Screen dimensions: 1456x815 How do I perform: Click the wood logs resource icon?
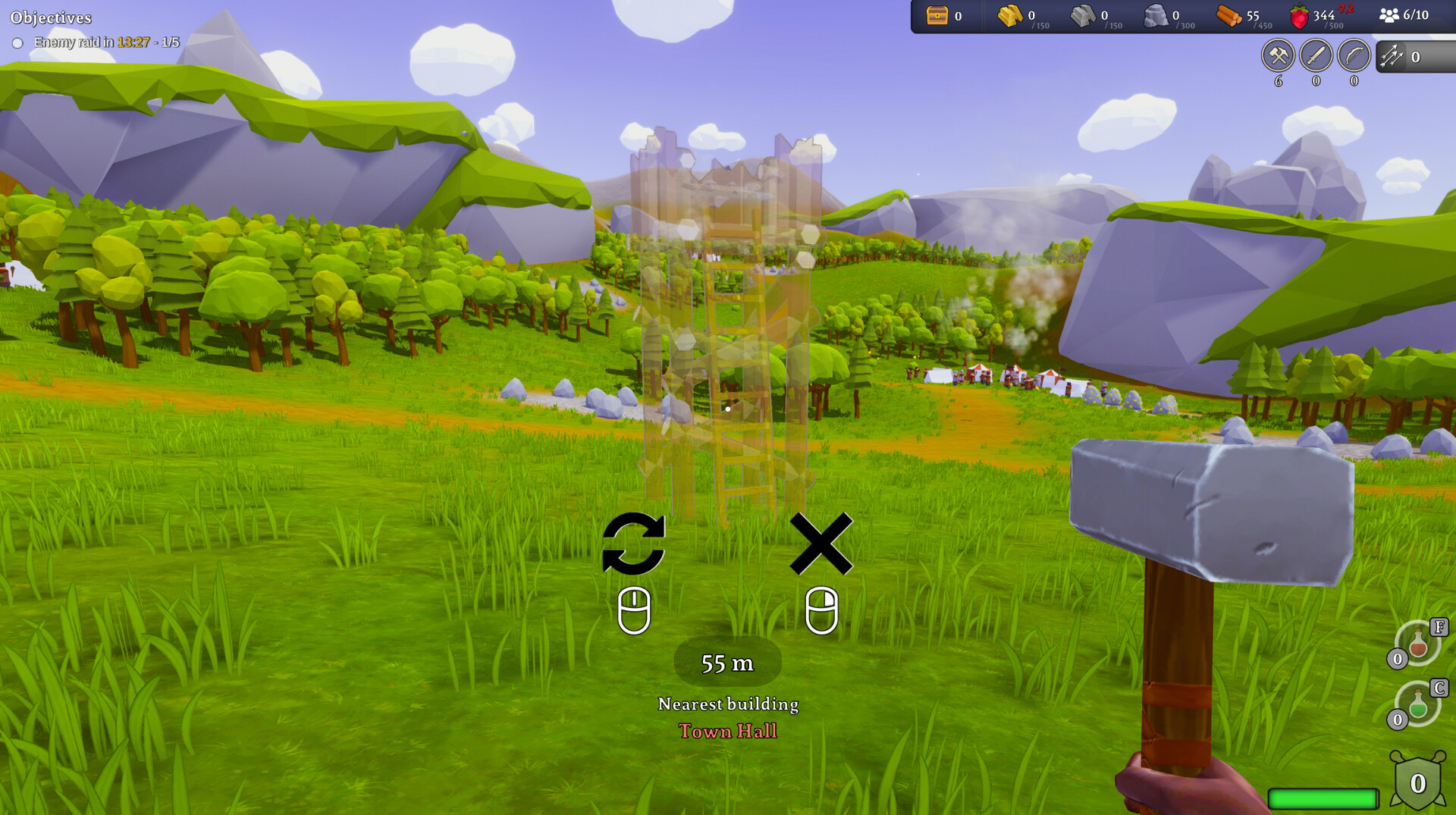[1229, 14]
